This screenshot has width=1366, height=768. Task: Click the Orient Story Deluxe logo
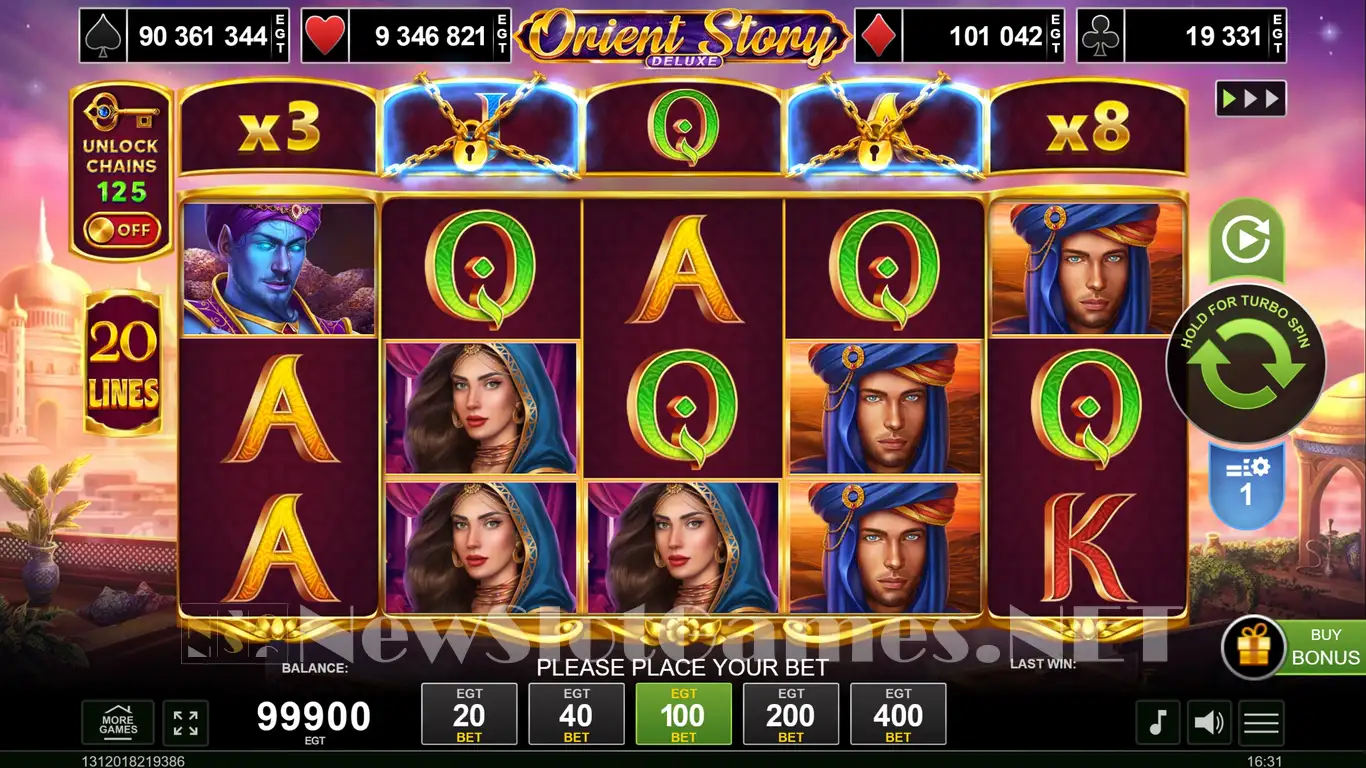point(683,37)
